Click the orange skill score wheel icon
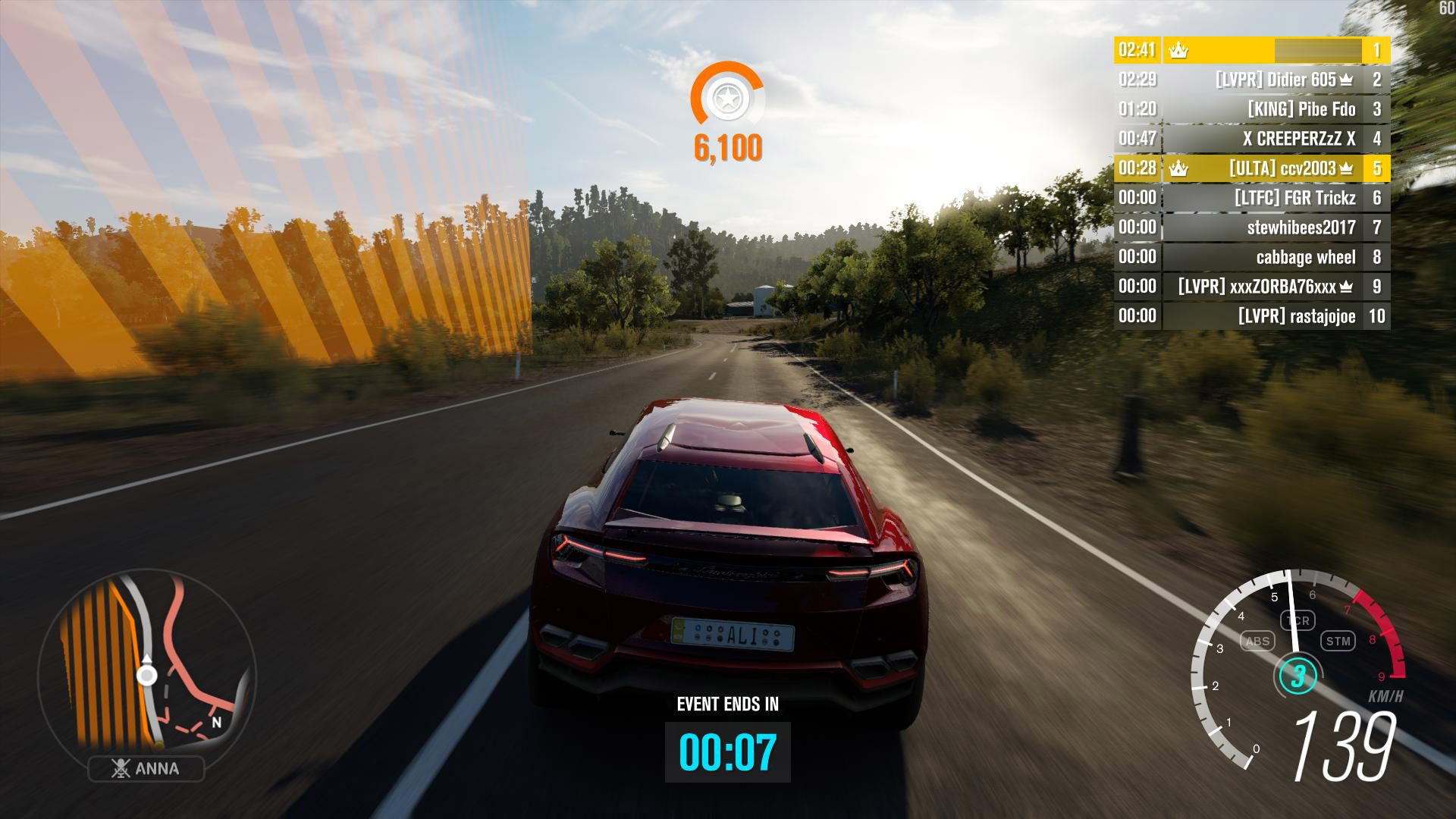The image size is (1456, 819). [x=727, y=98]
